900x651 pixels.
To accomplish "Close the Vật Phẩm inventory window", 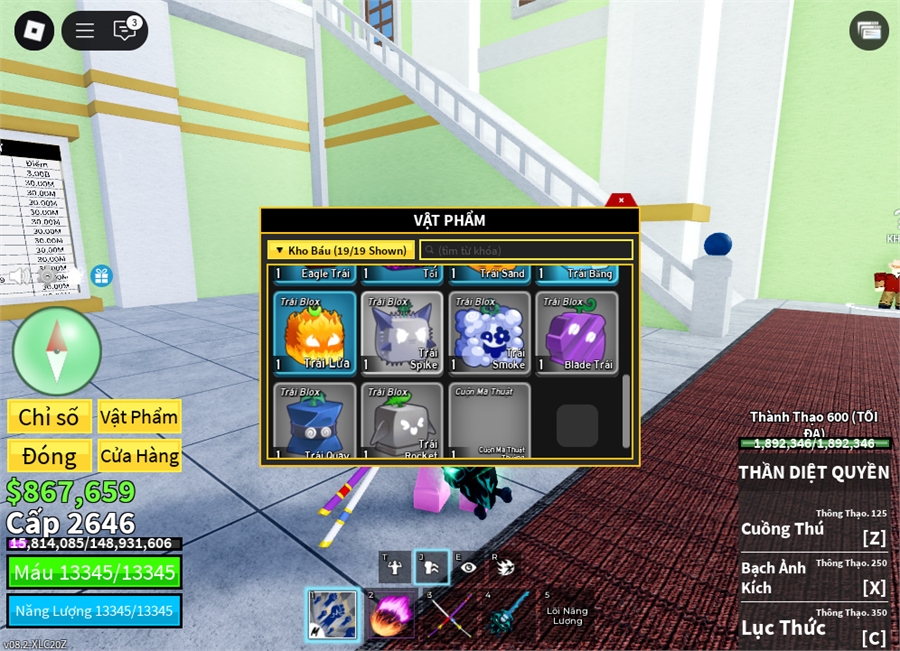I will click(621, 200).
